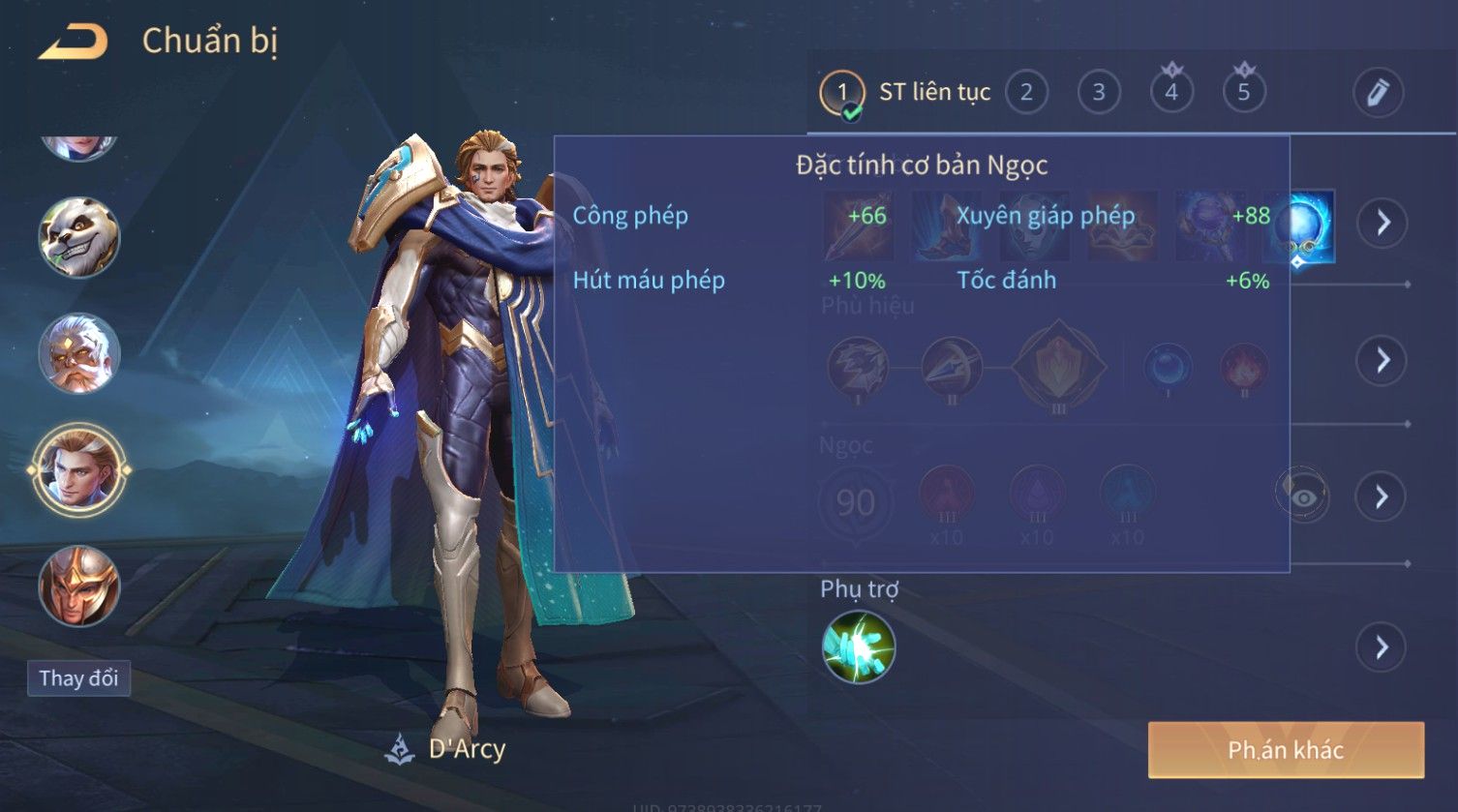Choose locked build preset 4
Viewport: 1458px width, 812px height.
pyautogui.click(x=1171, y=93)
